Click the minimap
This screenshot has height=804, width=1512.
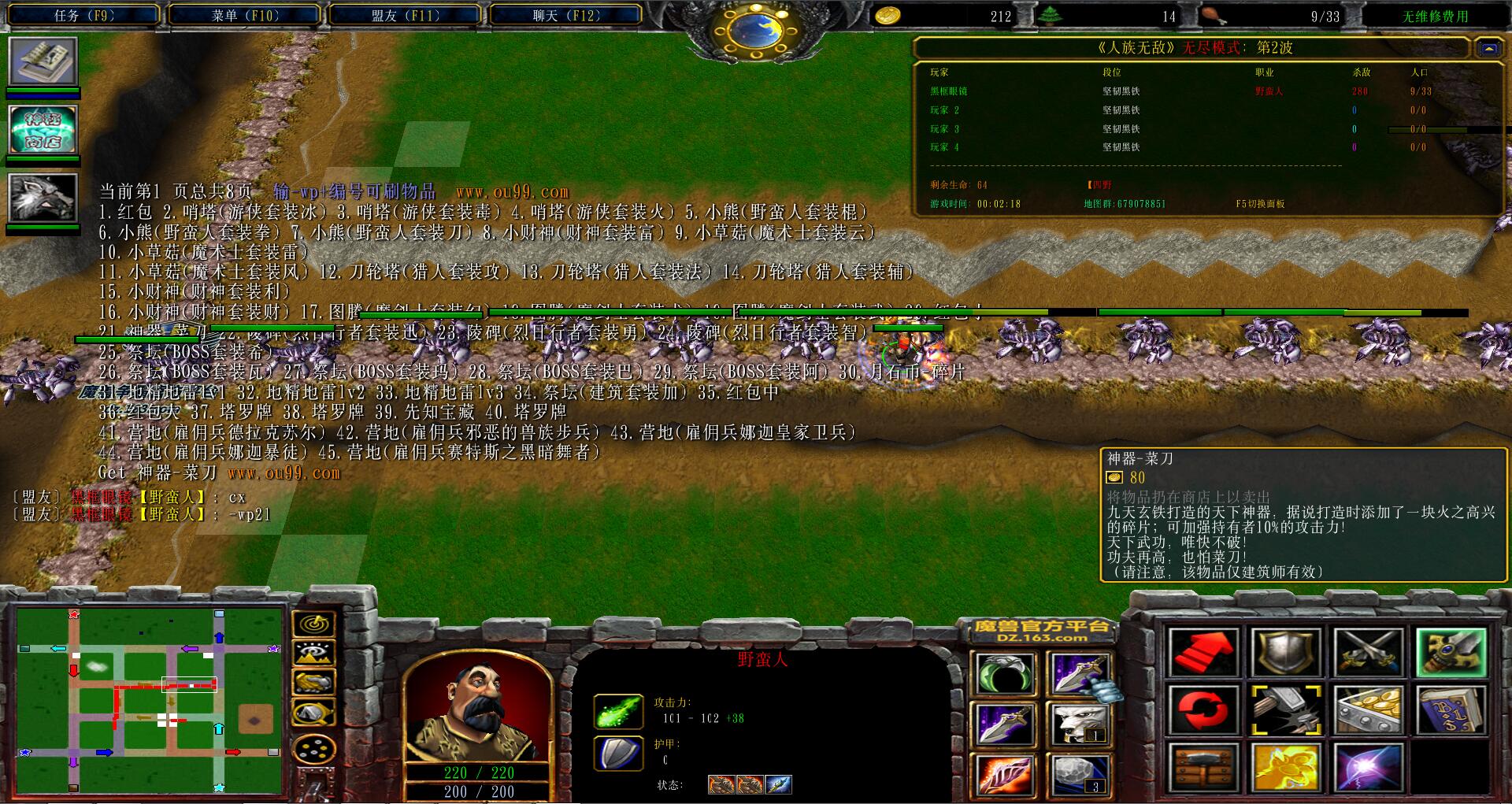point(150,700)
